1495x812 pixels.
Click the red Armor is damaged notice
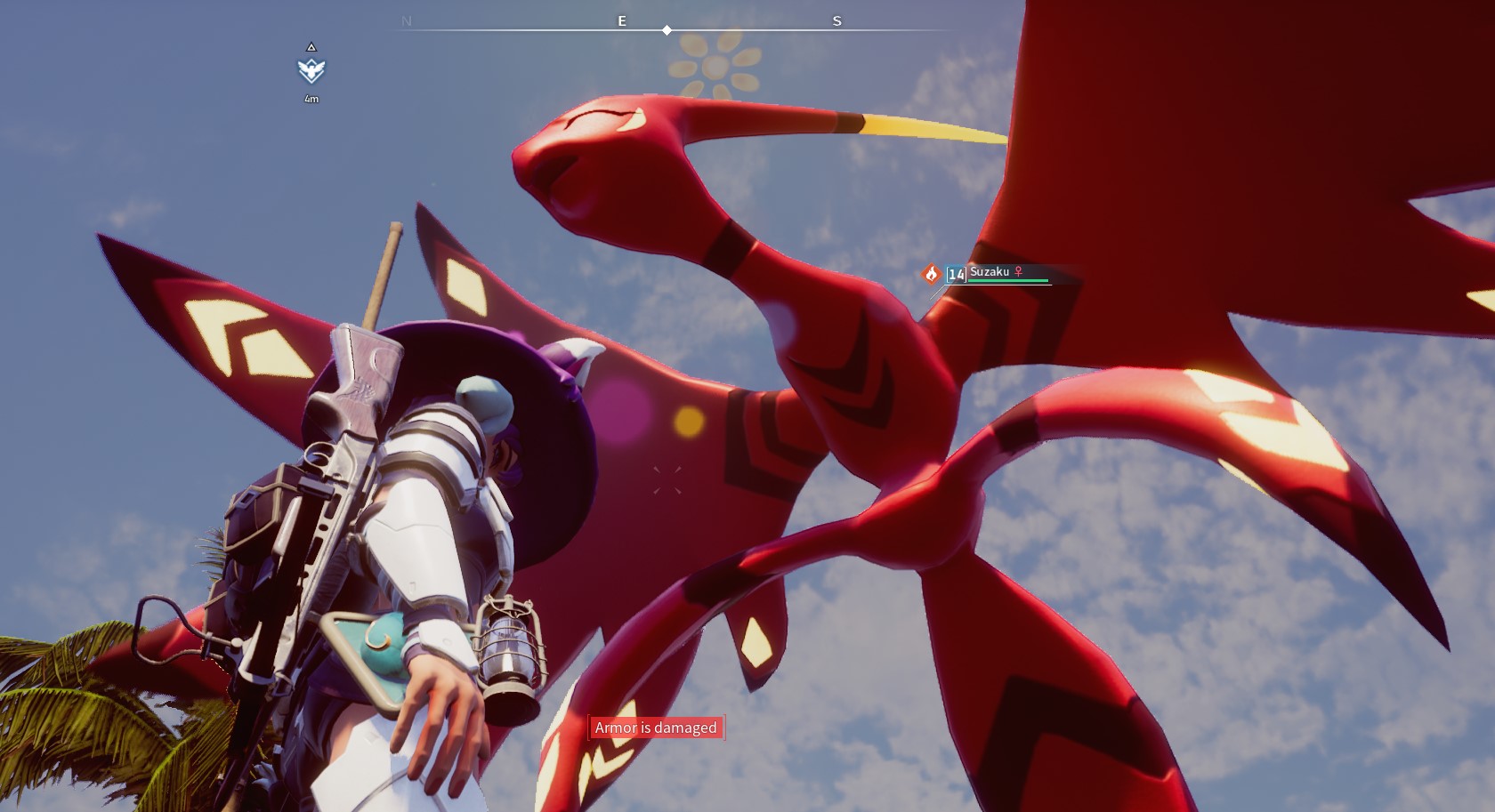coord(656,728)
